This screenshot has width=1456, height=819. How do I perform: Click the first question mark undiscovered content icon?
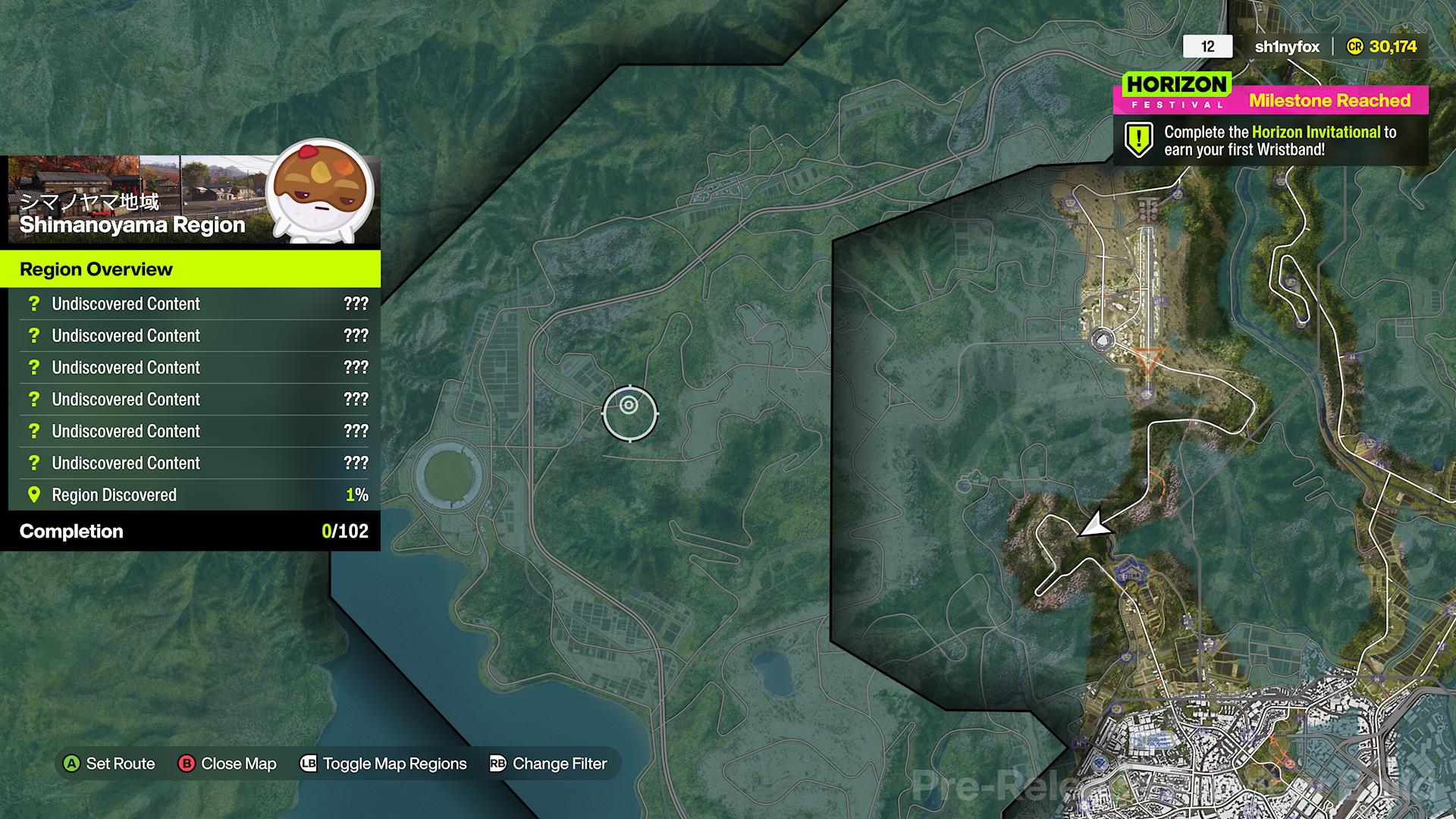pyautogui.click(x=33, y=303)
